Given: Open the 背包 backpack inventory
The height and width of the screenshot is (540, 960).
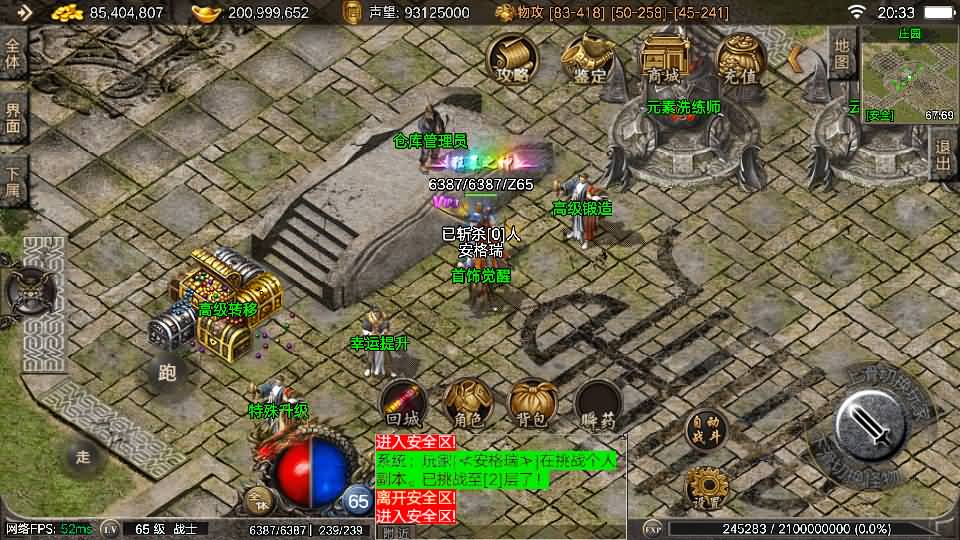Looking at the screenshot, I should pyautogui.click(x=533, y=403).
